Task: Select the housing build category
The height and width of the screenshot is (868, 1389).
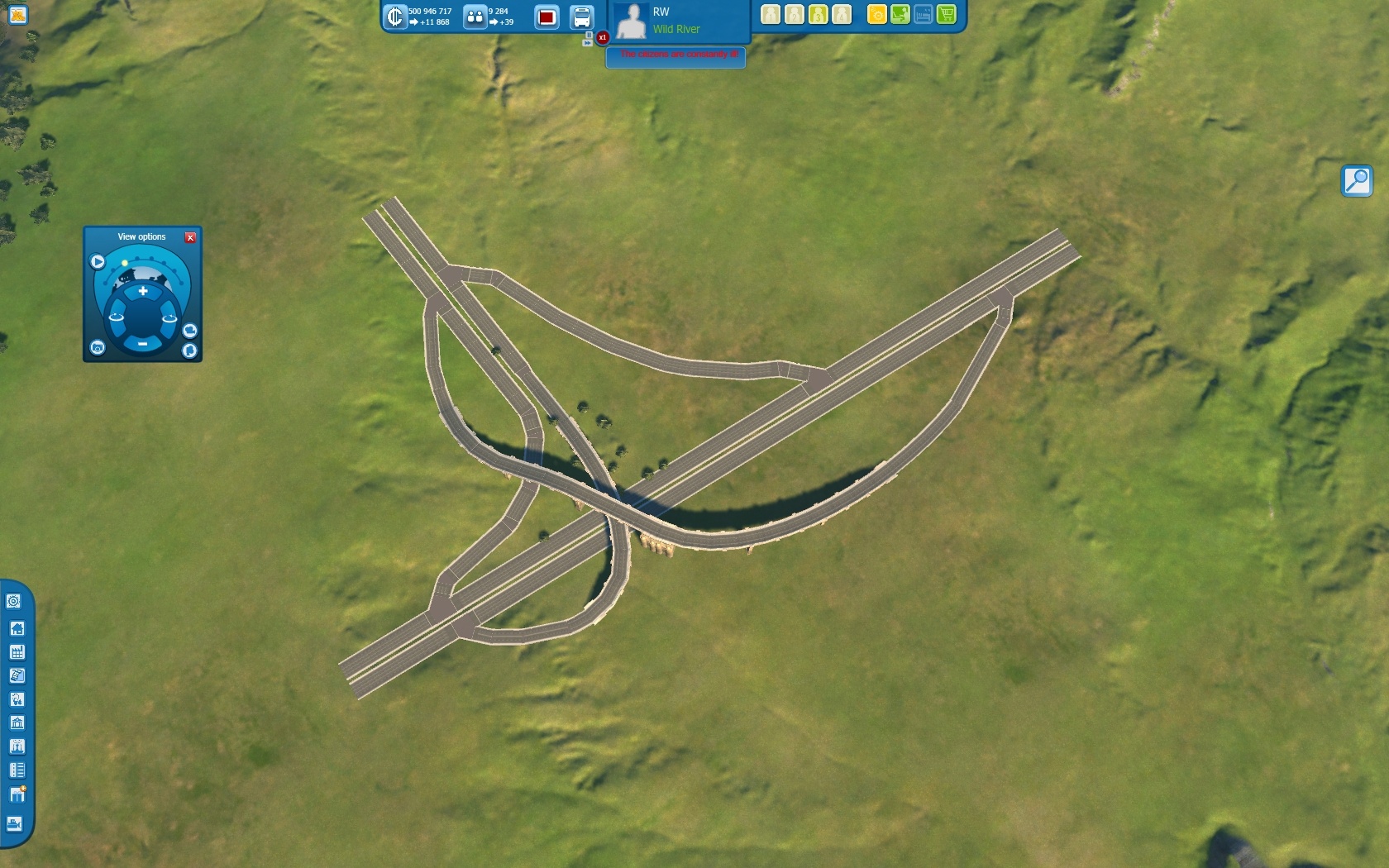Action: pos(17,628)
